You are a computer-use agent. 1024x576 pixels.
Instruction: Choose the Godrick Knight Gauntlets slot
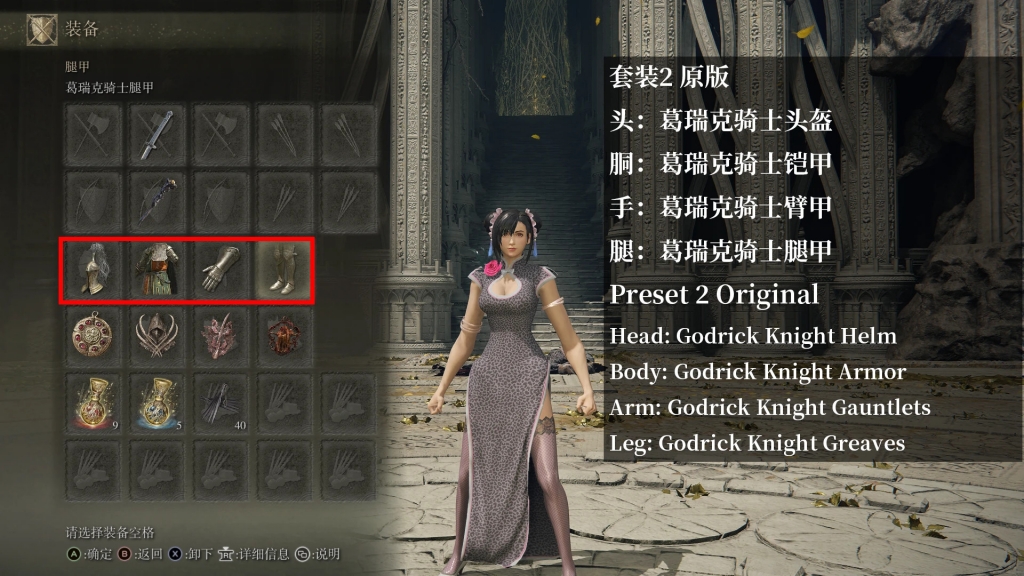pyautogui.click(x=221, y=271)
